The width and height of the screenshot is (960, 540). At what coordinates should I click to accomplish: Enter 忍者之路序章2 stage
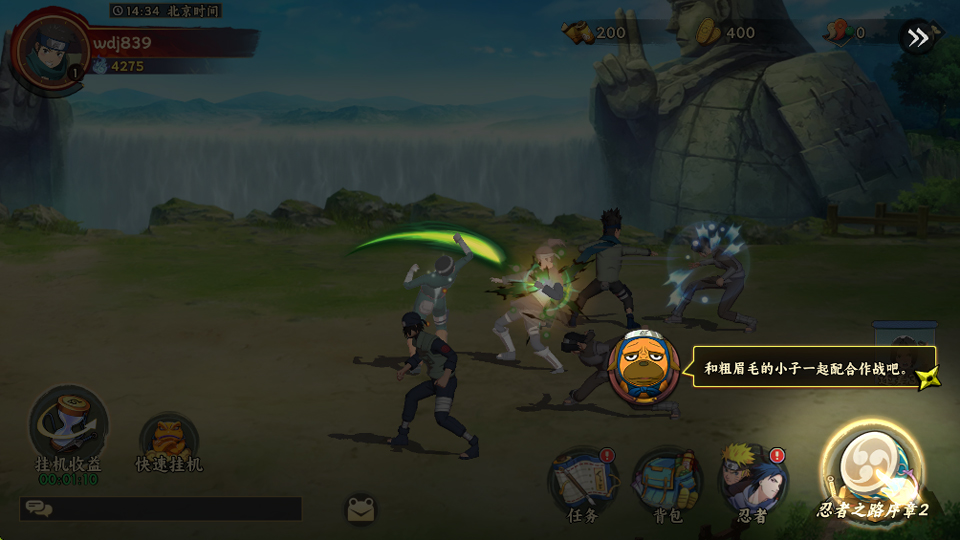tap(871, 471)
